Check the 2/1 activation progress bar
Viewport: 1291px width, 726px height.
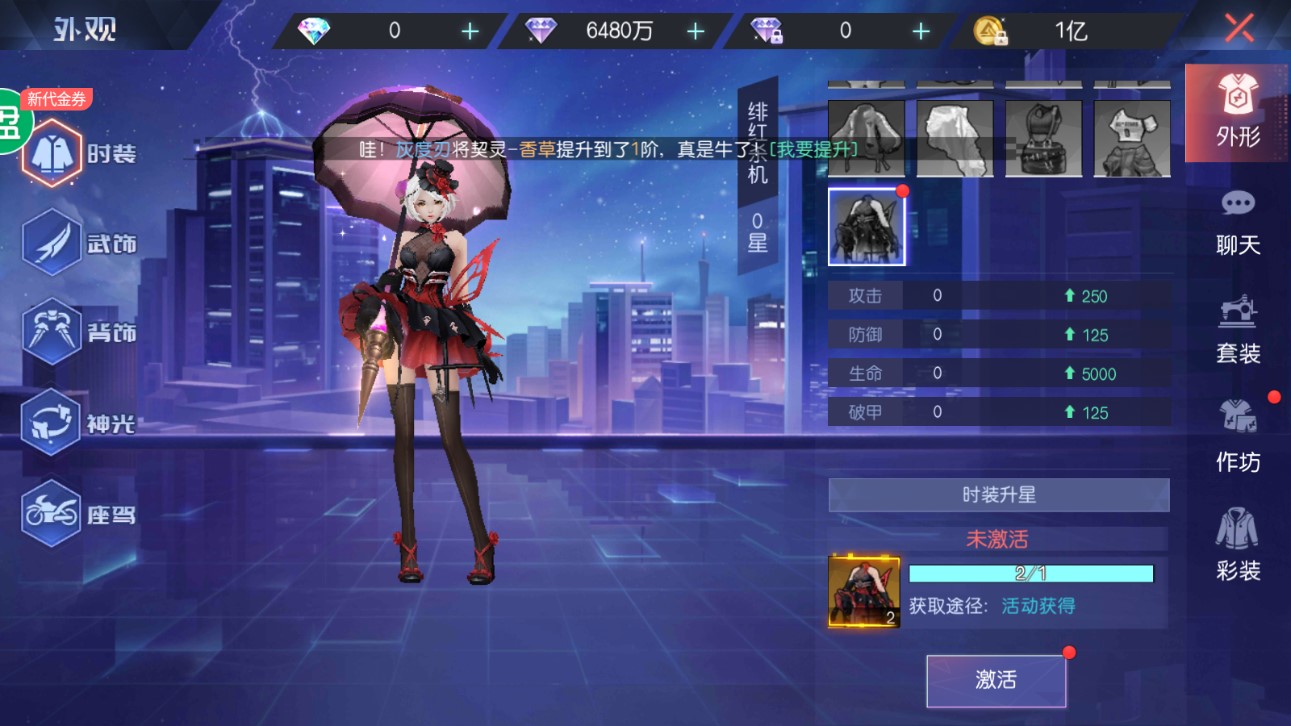click(1030, 573)
